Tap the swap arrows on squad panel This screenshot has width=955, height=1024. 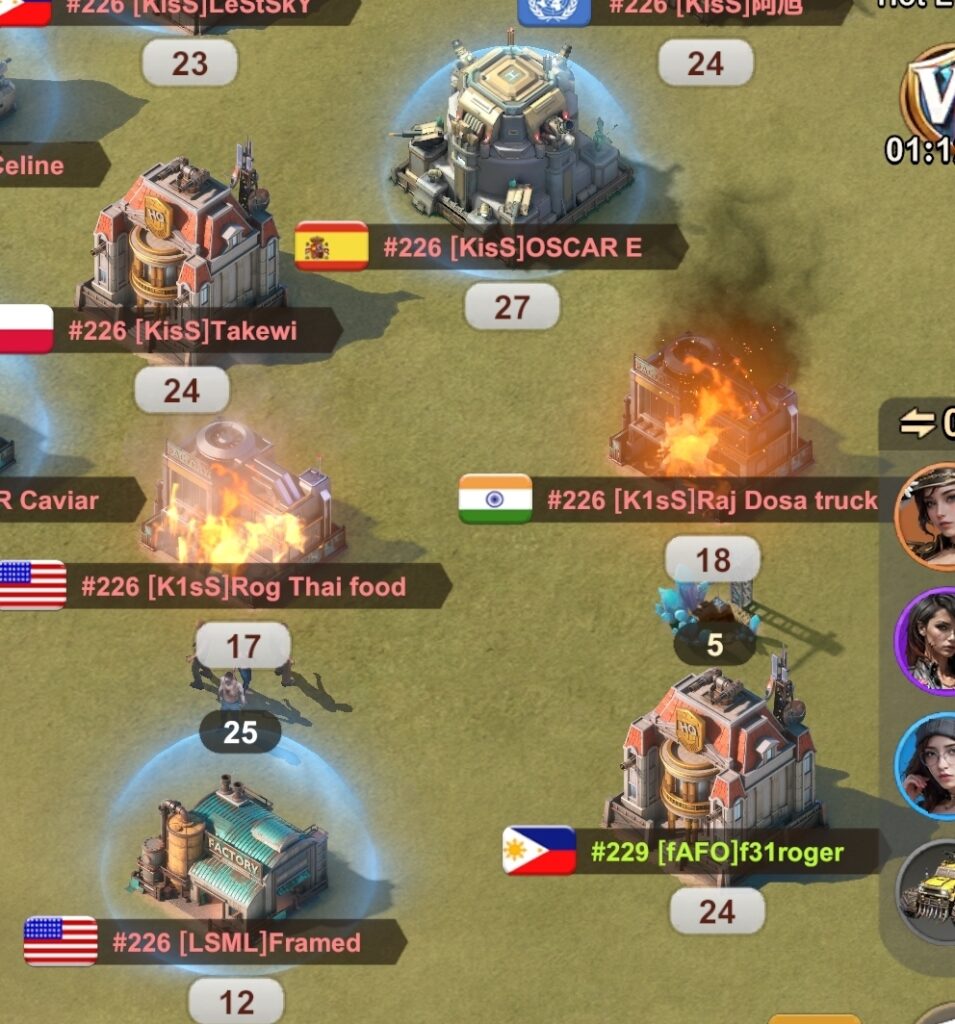click(916, 424)
